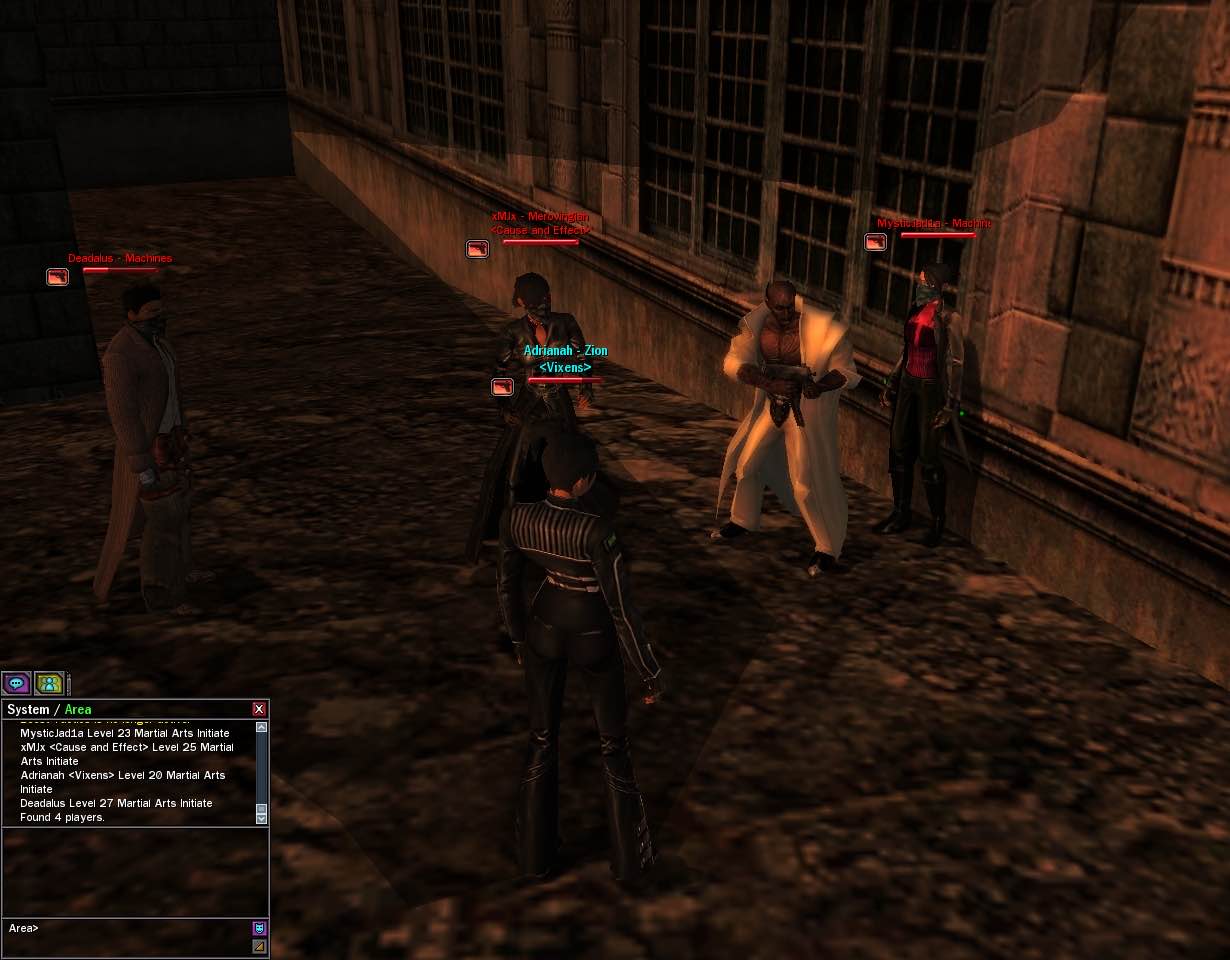Select the xMJx - Merovingian nameplate
This screenshot has width=1230, height=960.
click(x=540, y=216)
